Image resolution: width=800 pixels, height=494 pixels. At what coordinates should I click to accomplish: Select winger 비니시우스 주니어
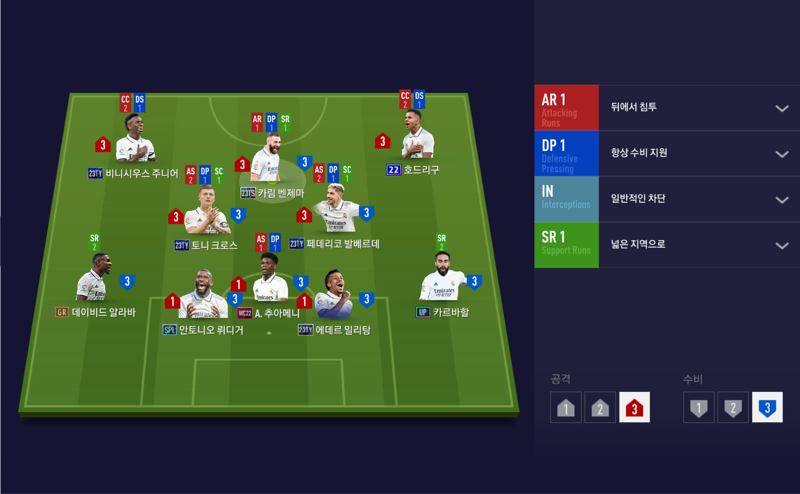point(133,141)
